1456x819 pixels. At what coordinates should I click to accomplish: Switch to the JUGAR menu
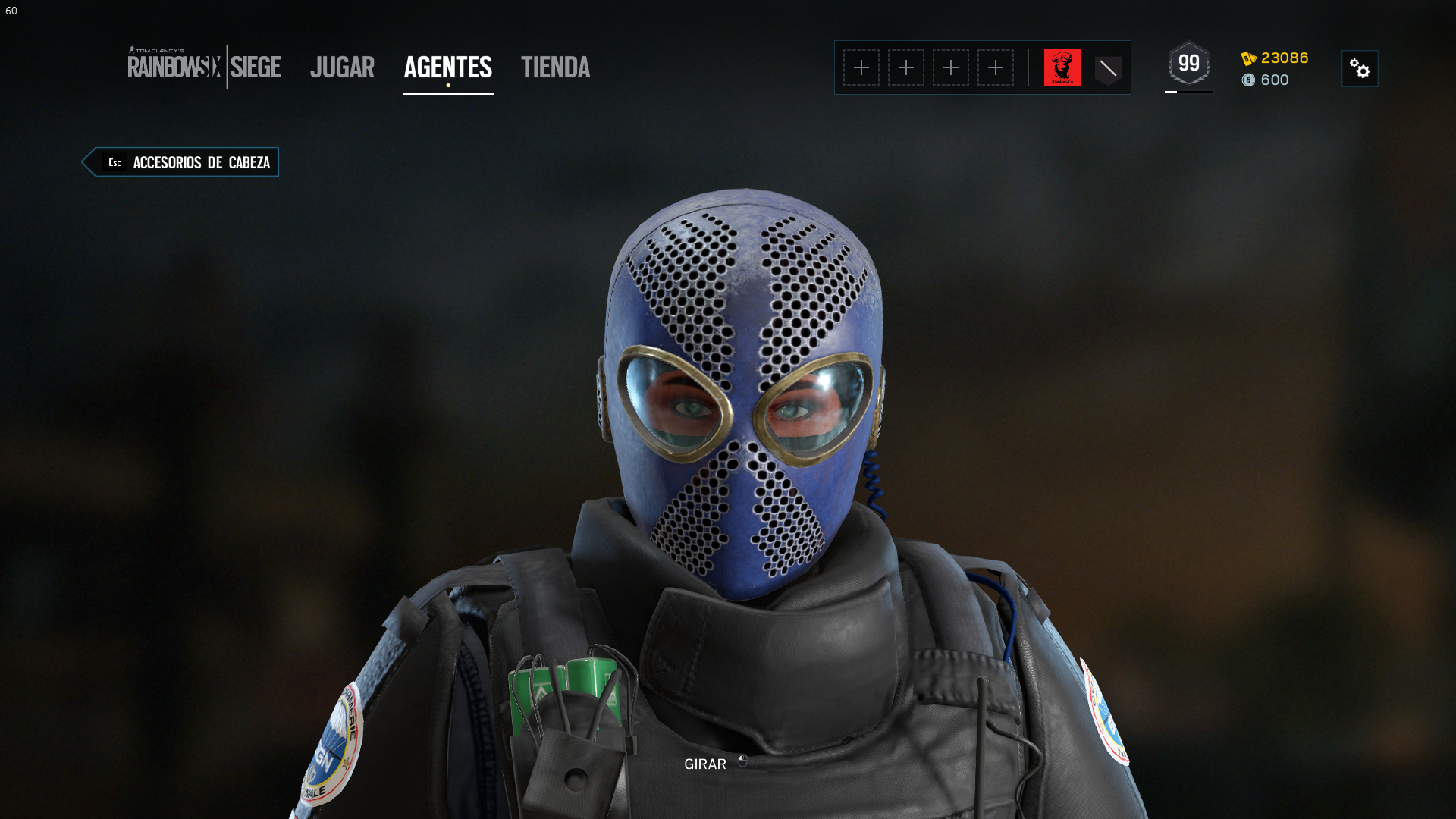(342, 67)
